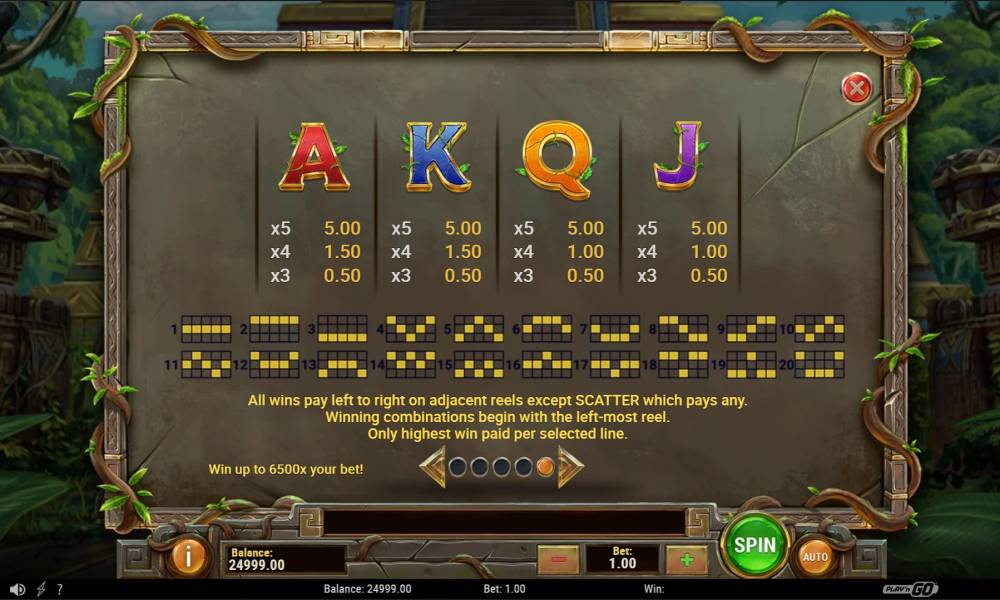
Task: Select the middle paytable page dot
Action: [x=501, y=467]
